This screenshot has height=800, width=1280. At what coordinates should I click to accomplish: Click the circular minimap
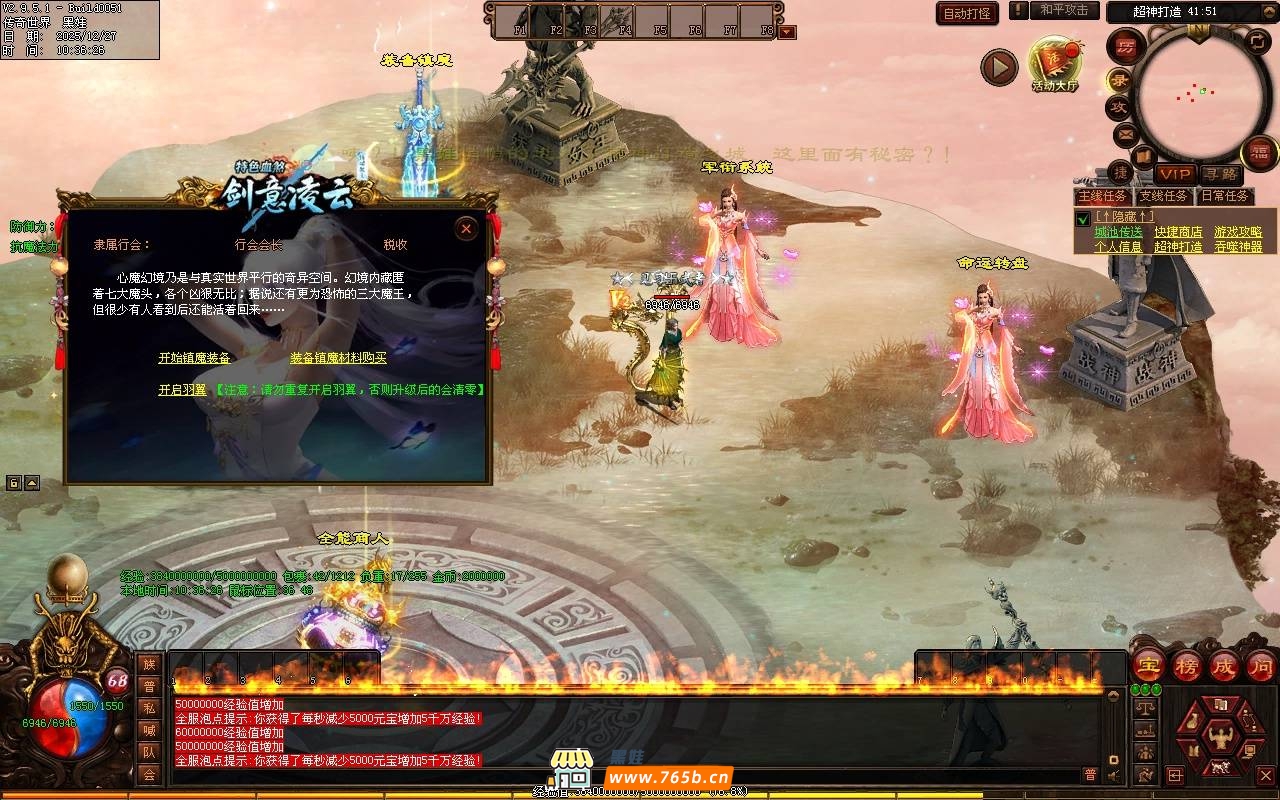click(x=1195, y=92)
